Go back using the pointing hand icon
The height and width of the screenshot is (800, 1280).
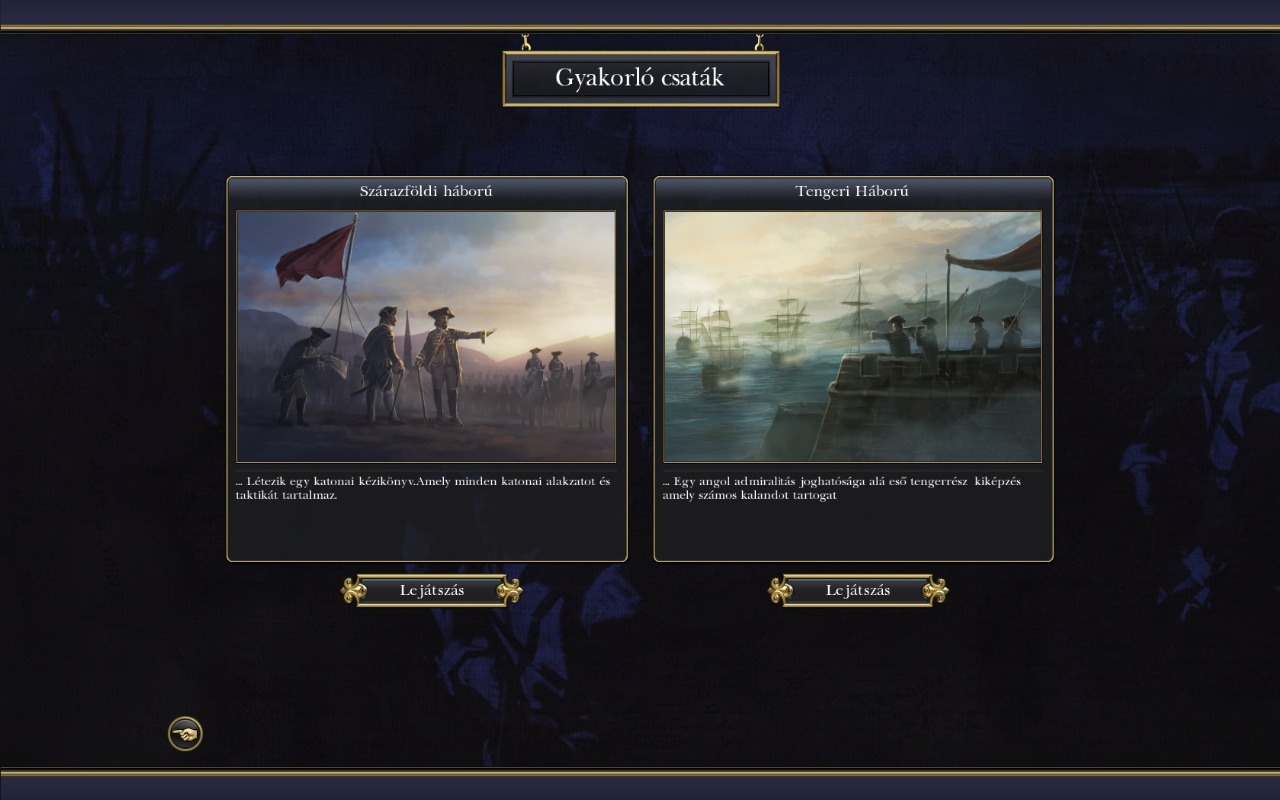click(x=185, y=735)
